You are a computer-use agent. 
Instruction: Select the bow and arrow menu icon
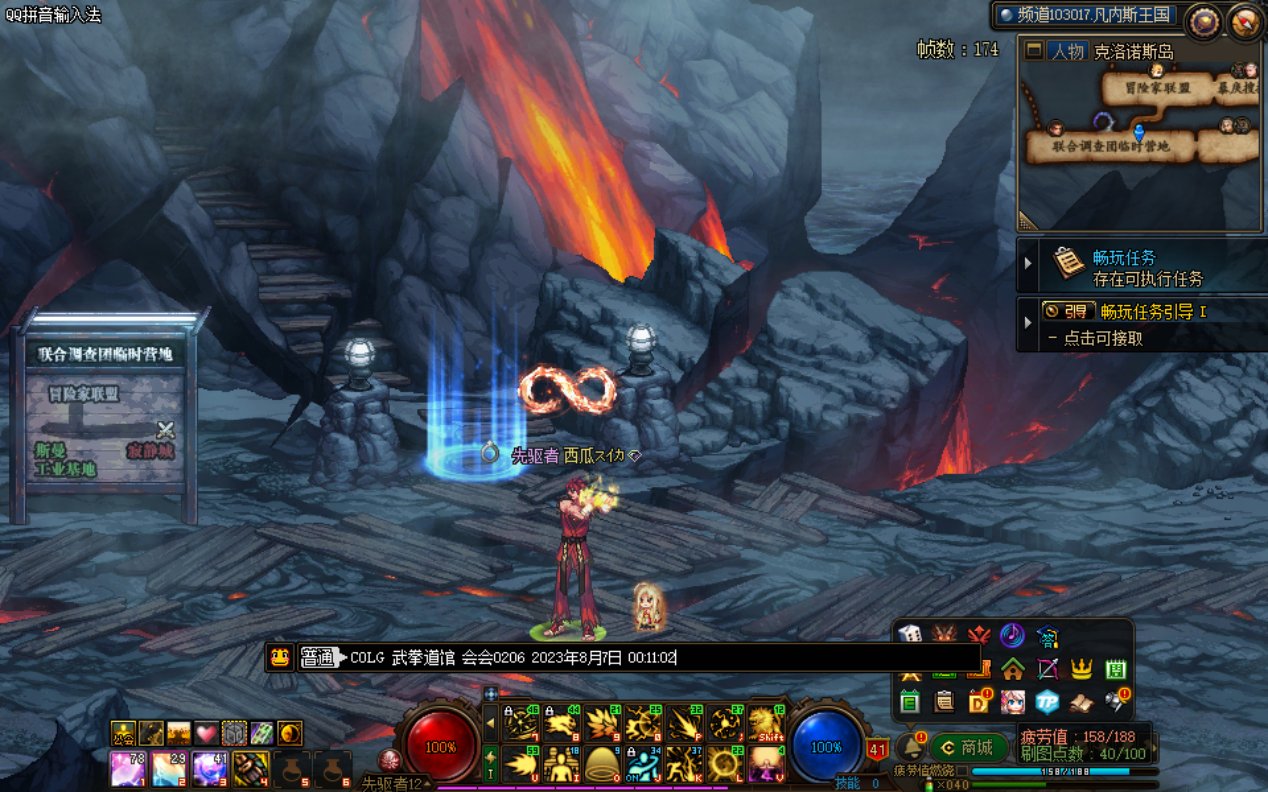1047,669
